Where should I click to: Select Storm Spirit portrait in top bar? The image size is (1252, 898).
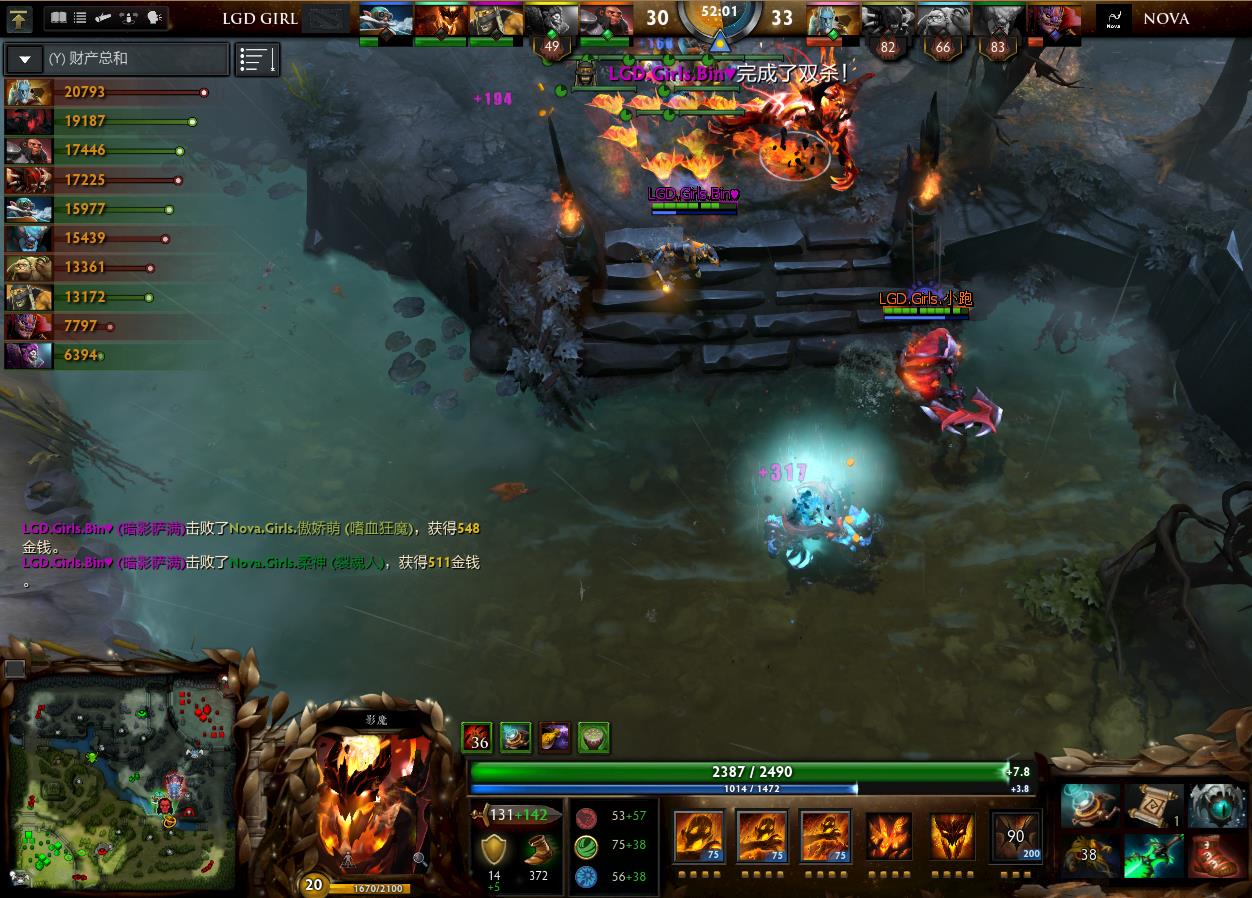384,20
